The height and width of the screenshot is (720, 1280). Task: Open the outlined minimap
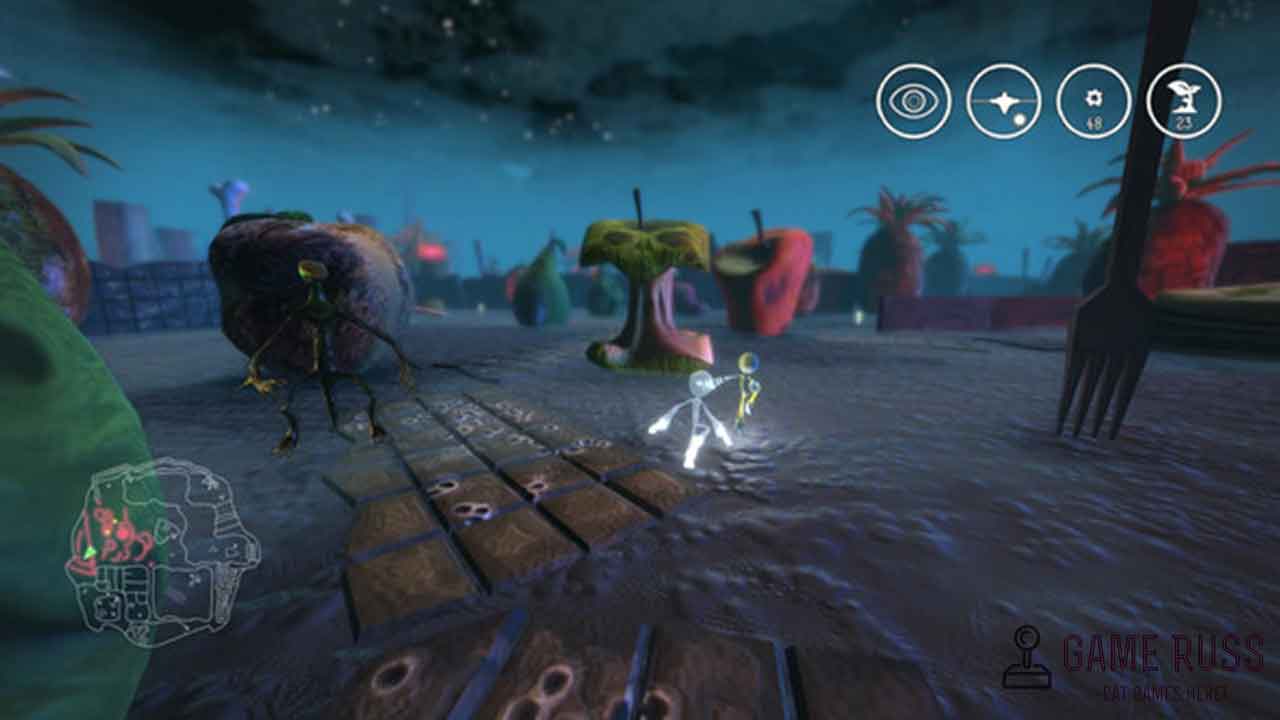(x=162, y=551)
